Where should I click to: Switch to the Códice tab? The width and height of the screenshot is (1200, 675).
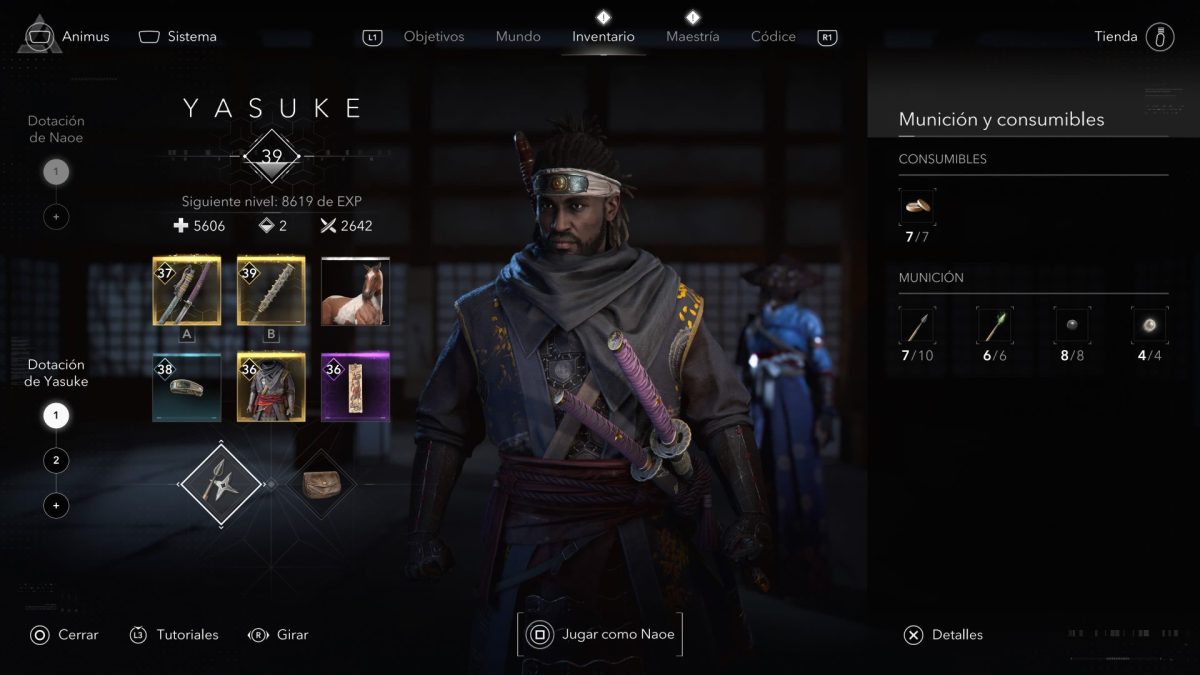(x=773, y=37)
